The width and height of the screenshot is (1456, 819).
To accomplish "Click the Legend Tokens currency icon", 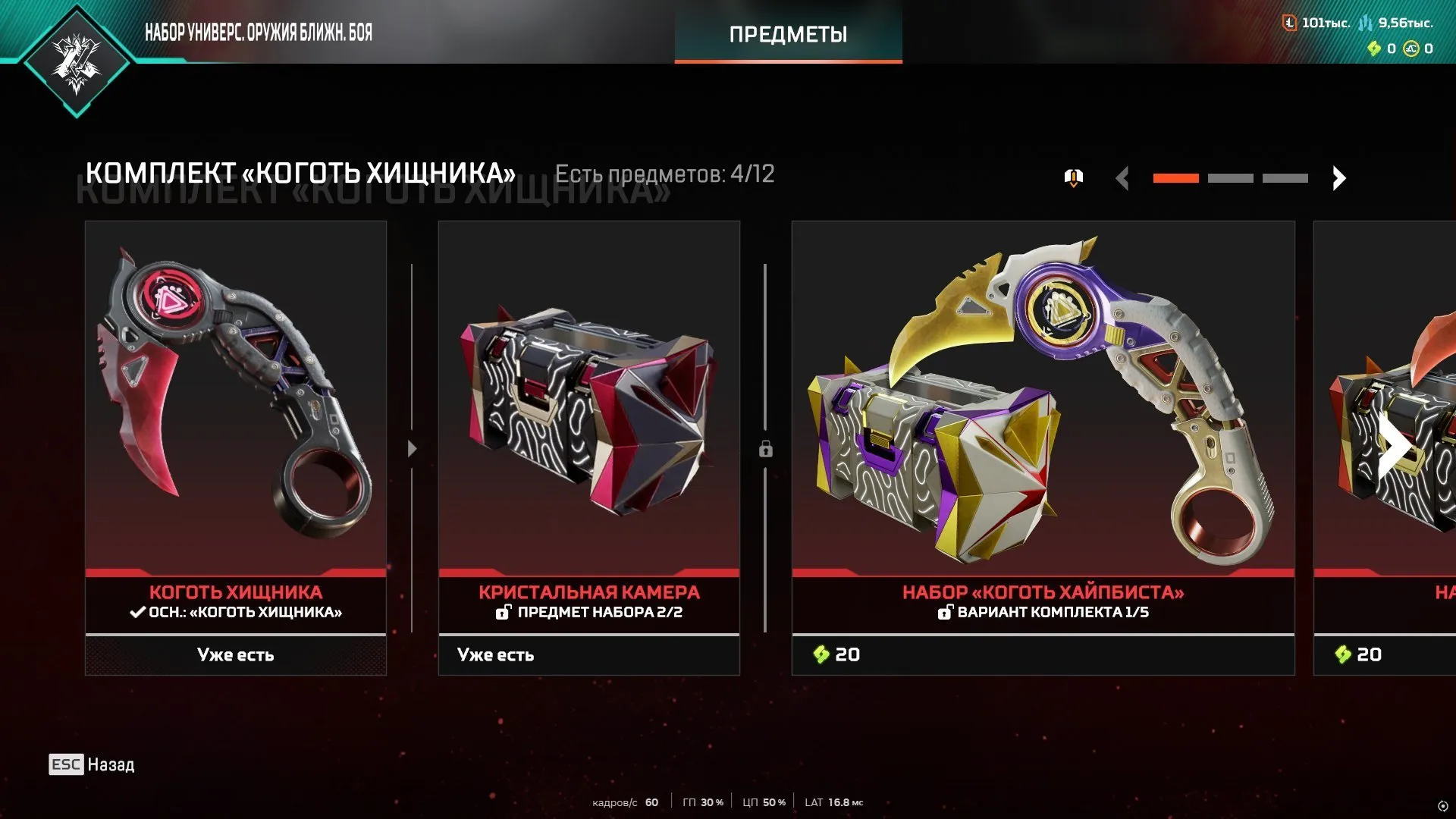I will click(1289, 24).
